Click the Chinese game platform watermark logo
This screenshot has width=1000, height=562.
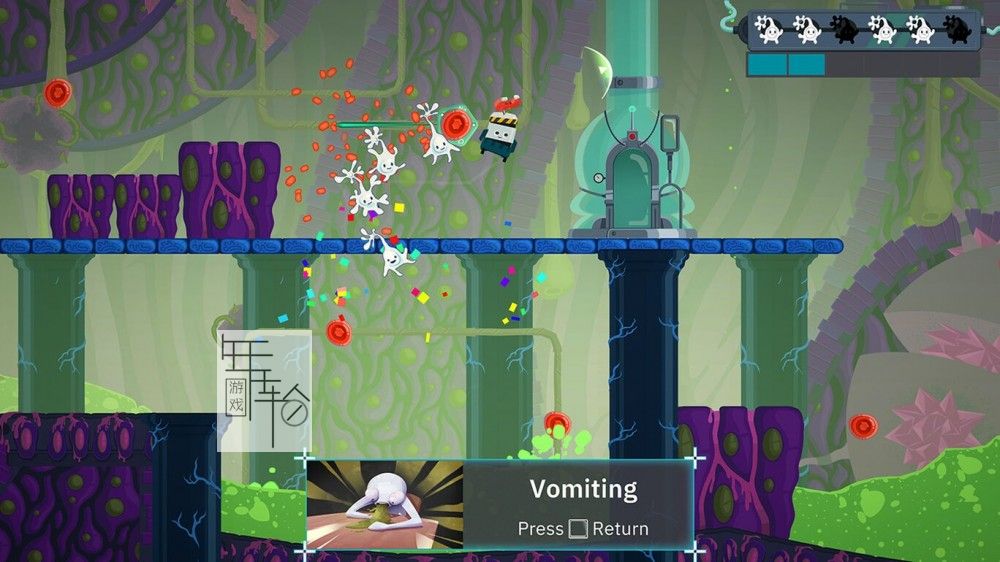click(x=265, y=391)
